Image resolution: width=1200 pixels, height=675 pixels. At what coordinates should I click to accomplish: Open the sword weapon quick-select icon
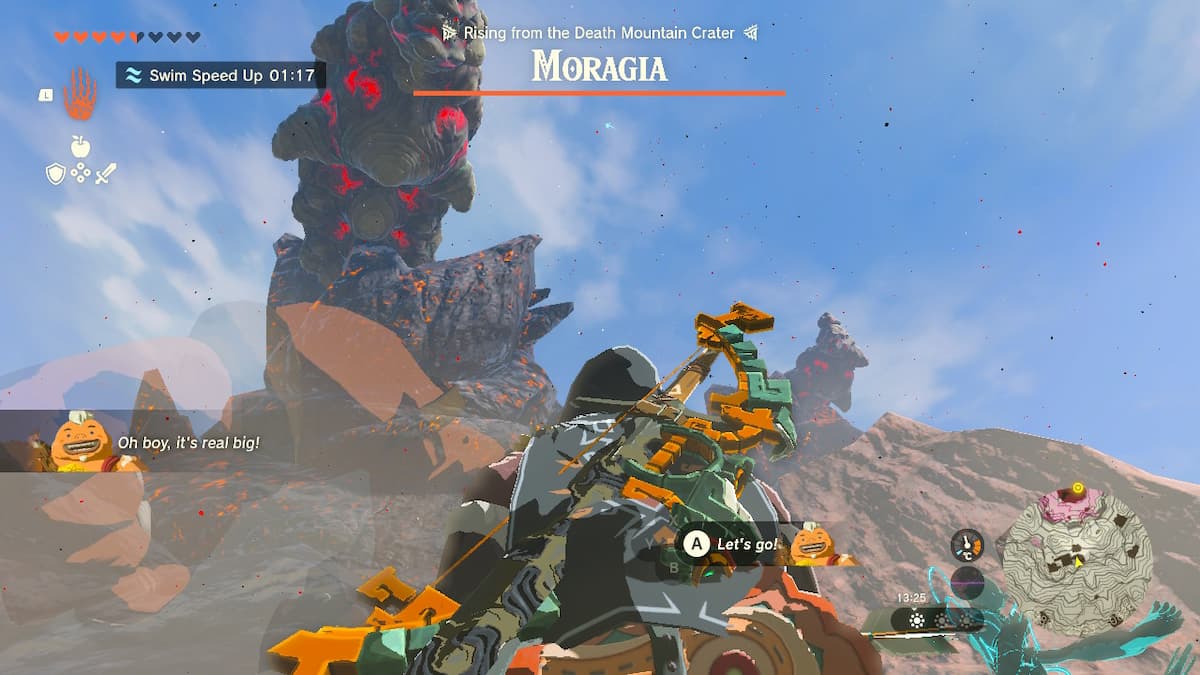tap(105, 174)
